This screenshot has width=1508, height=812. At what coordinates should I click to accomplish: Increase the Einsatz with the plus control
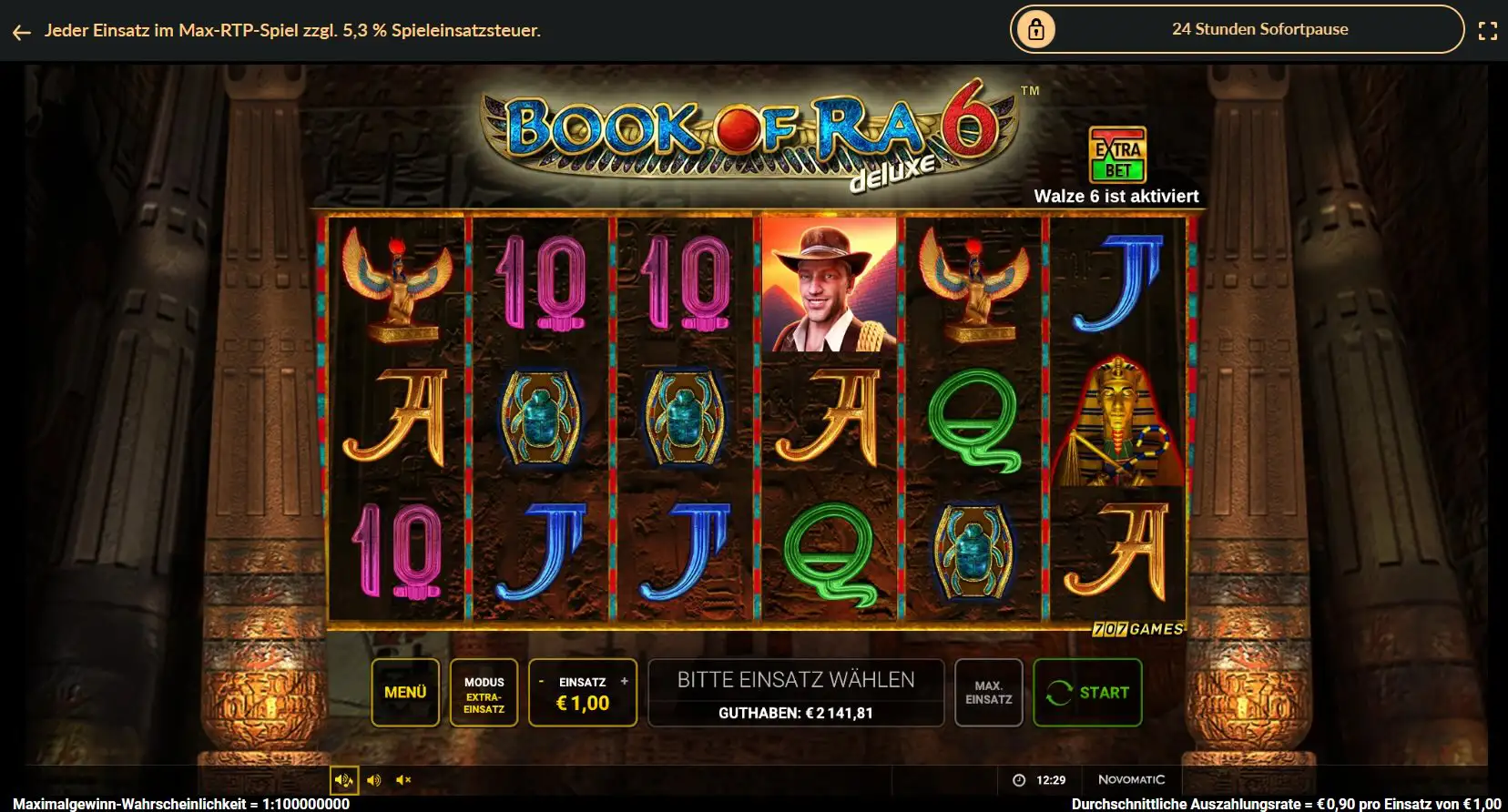623,680
